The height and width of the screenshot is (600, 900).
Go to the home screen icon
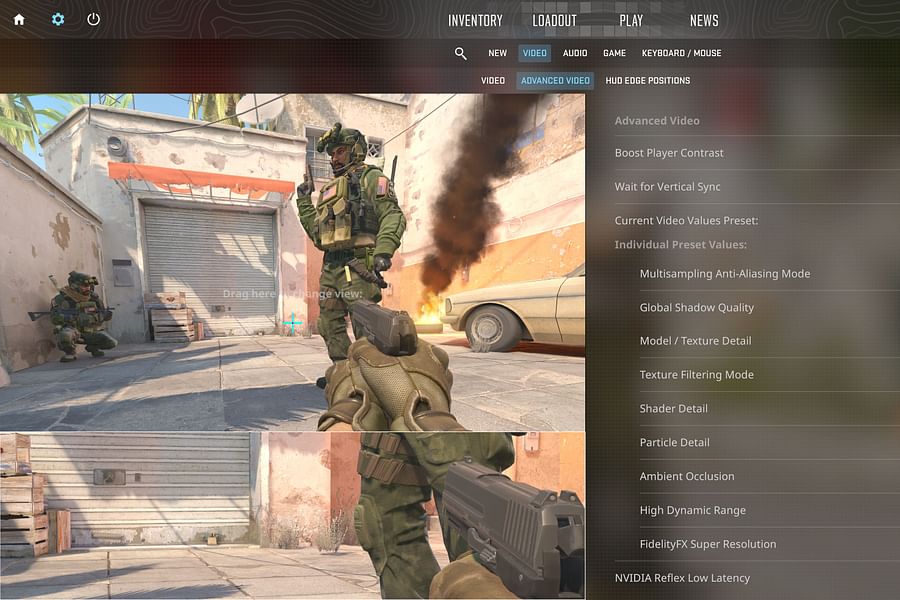(x=19, y=19)
